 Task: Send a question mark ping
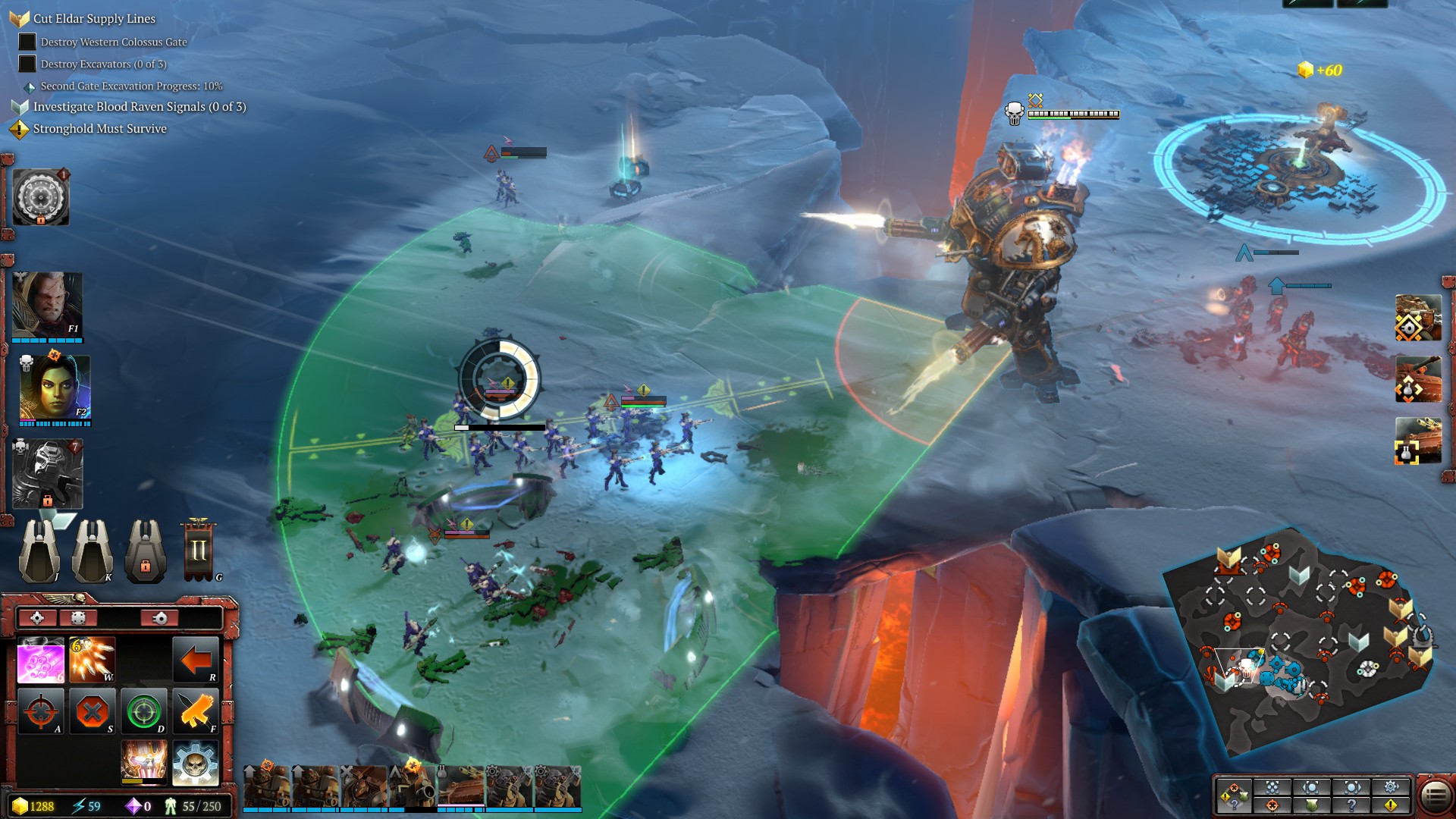pyautogui.click(x=1351, y=805)
